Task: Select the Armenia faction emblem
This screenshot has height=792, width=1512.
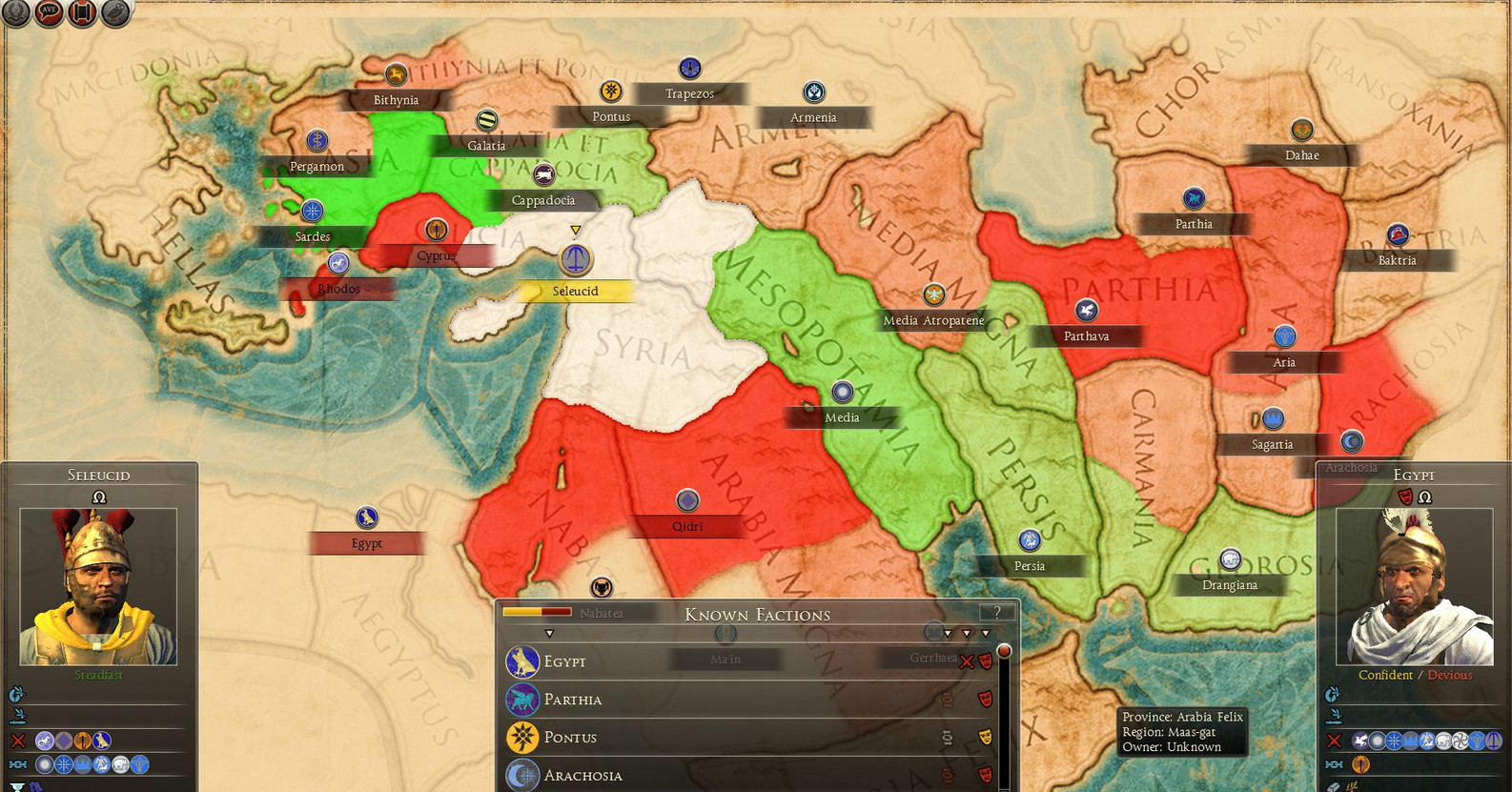Action: [x=813, y=91]
